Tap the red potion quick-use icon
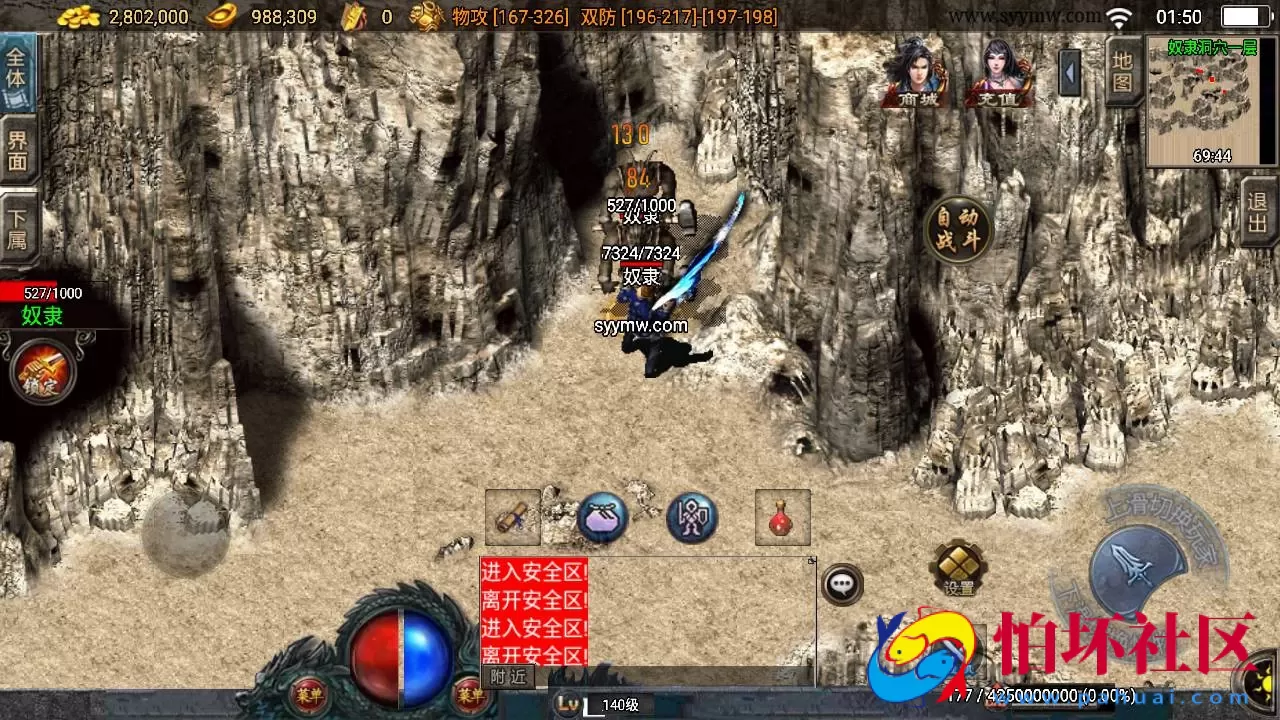1280x720 pixels. (781, 516)
